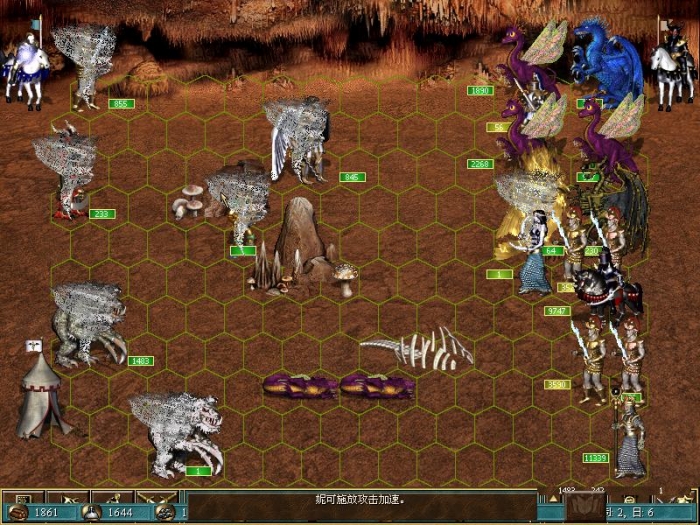Select the allied stack numbered 1483

pyautogui.click(x=88, y=325)
